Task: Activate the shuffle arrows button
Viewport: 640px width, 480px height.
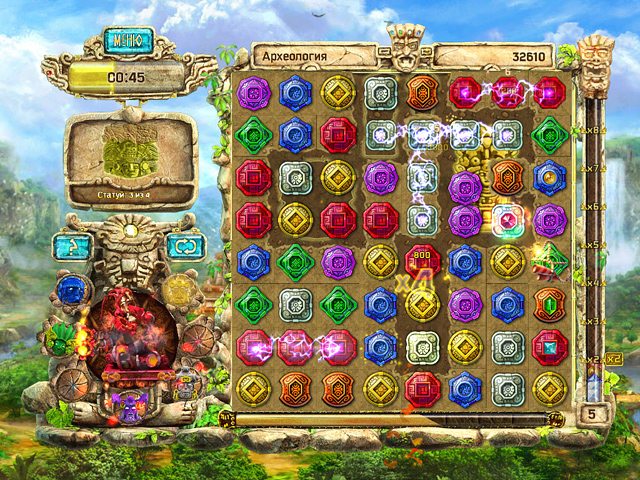Action: [183, 245]
